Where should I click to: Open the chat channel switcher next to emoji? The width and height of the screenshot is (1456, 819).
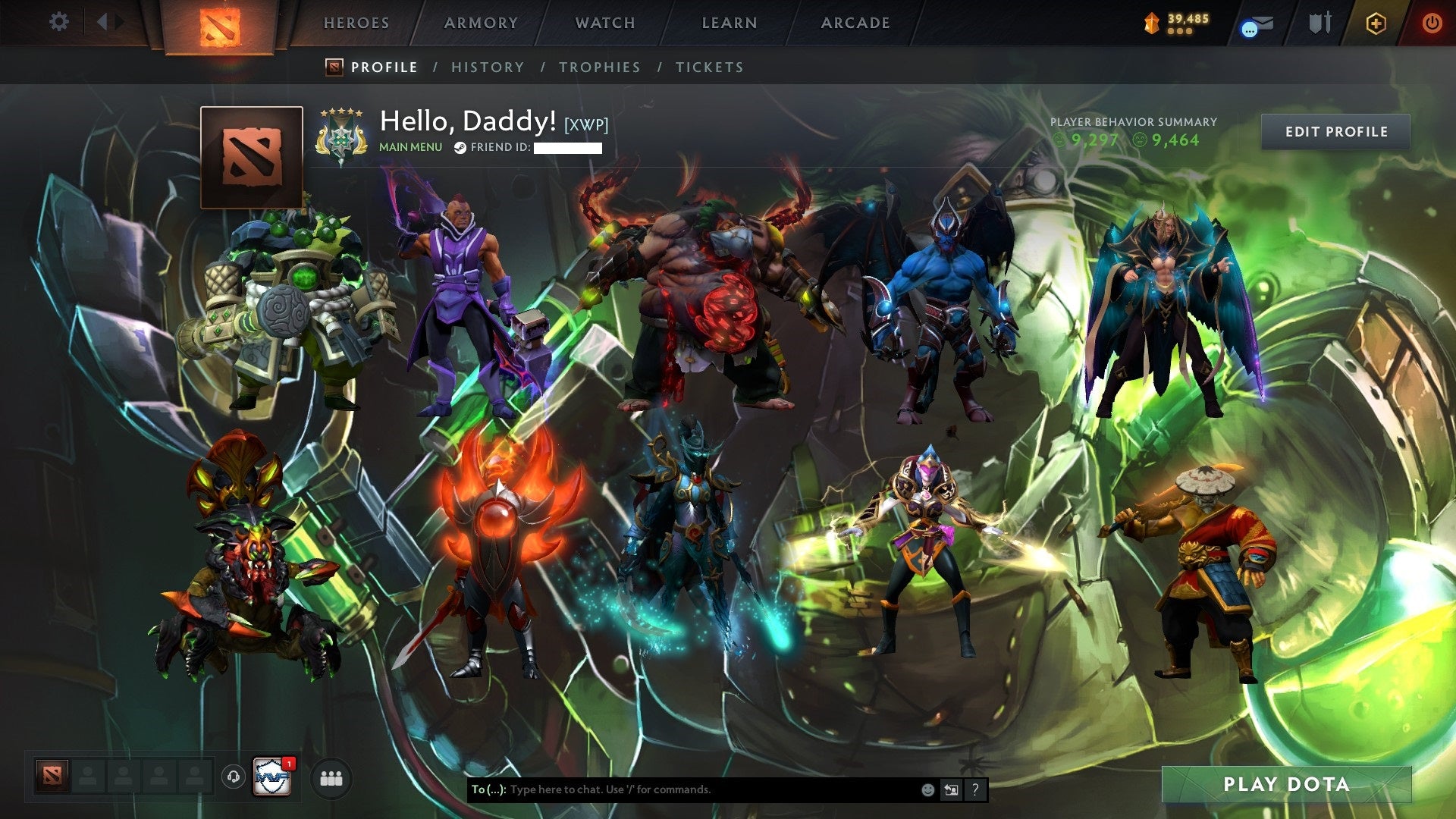coord(951,789)
